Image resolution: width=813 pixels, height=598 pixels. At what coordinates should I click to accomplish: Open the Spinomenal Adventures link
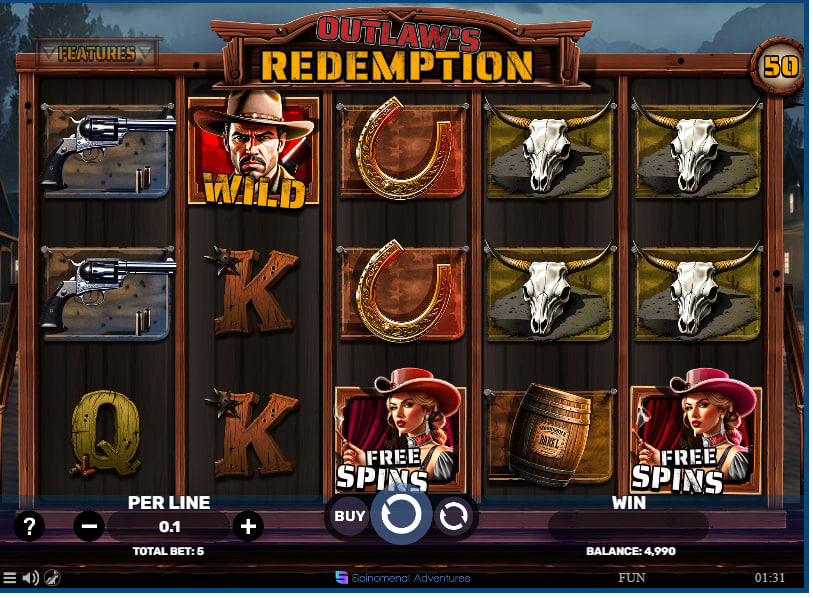(403, 578)
